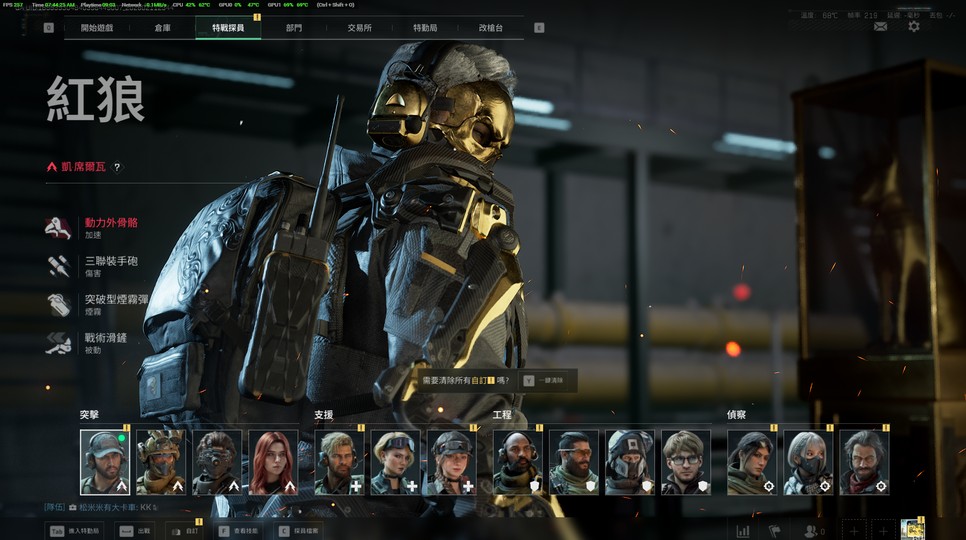Open the 部門 tab
Viewport: 966px width, 540px height.
(293, 28)
